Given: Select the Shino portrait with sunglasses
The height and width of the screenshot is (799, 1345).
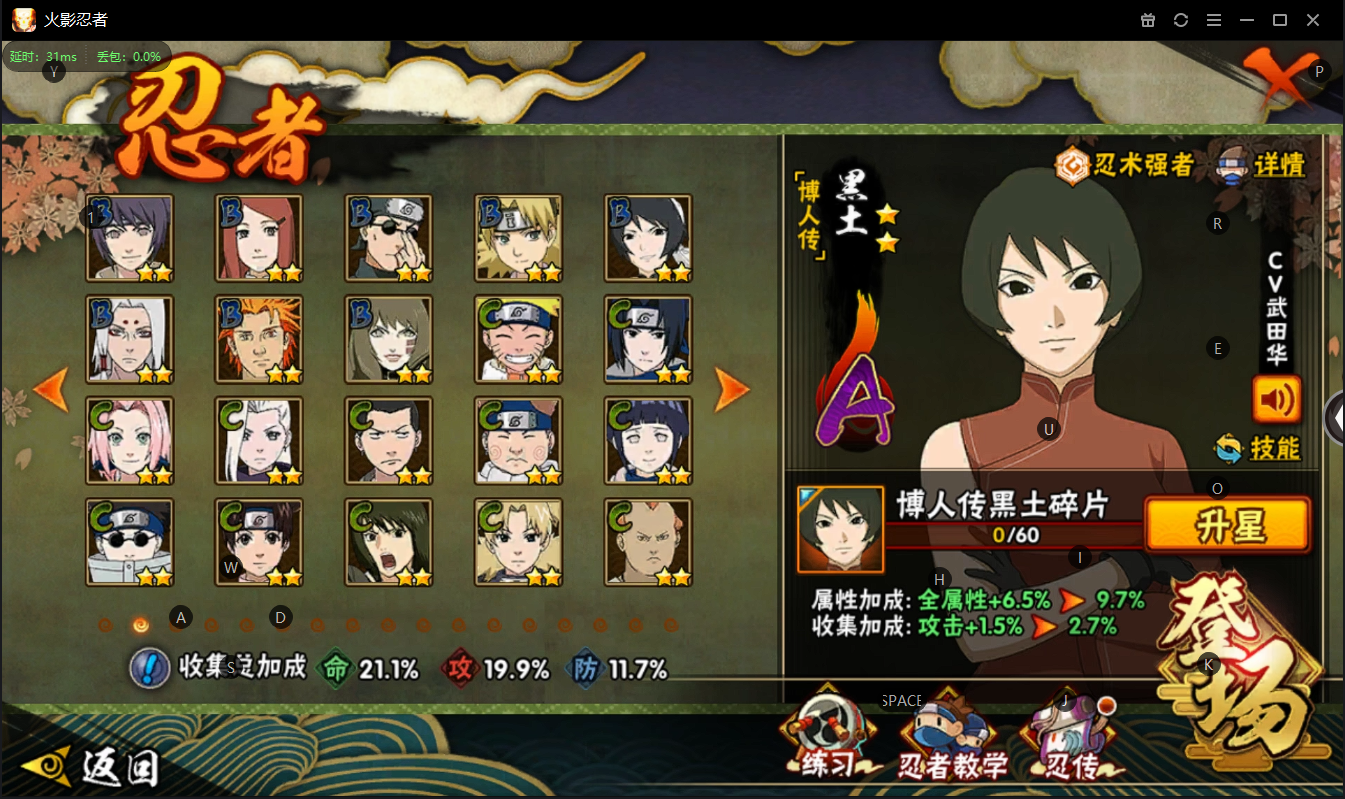Looking at the screenshot, I should (130, 541).
